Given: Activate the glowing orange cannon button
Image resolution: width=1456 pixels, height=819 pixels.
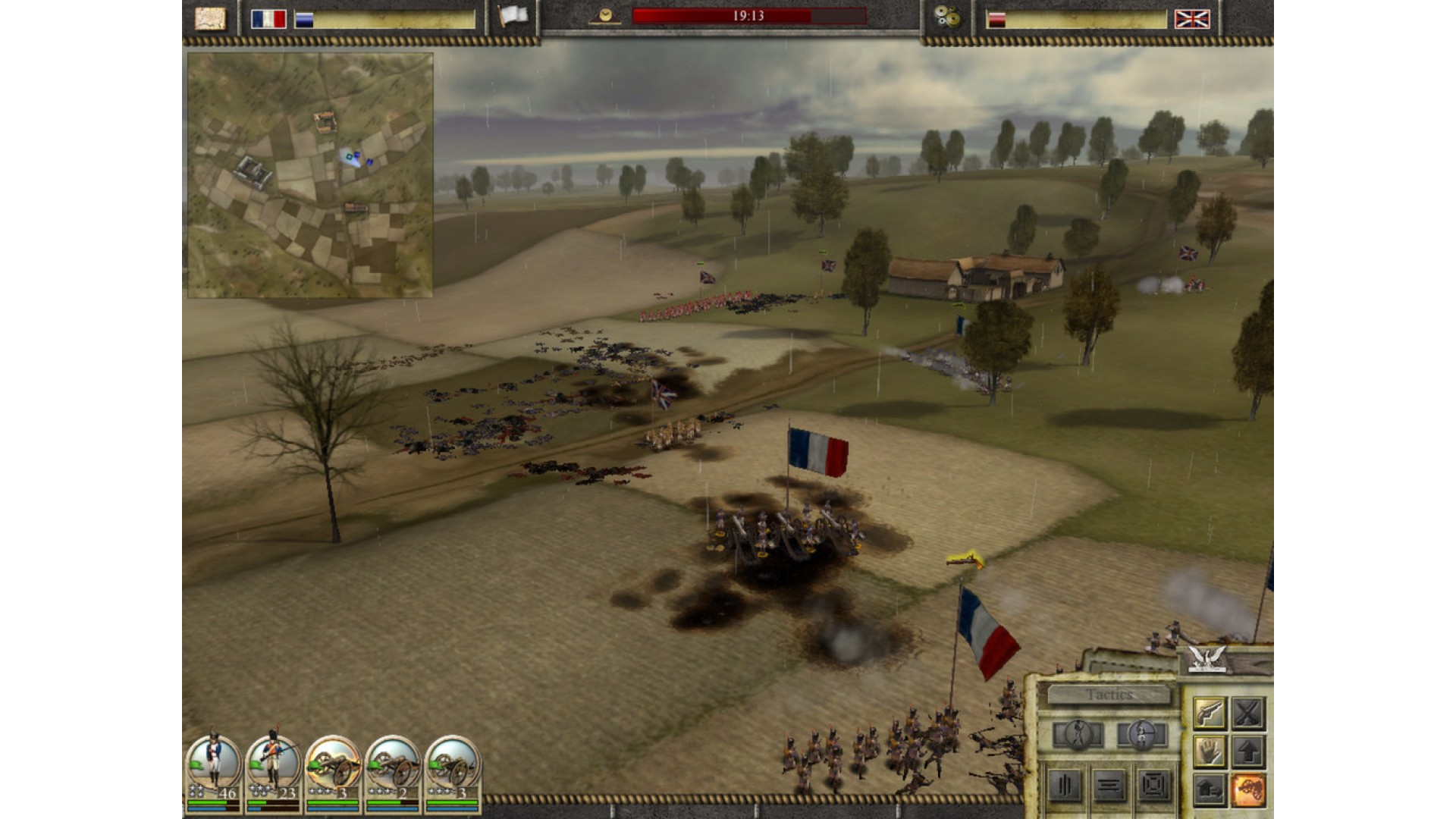Looking at the screenshot, I should coord(1247,790).
